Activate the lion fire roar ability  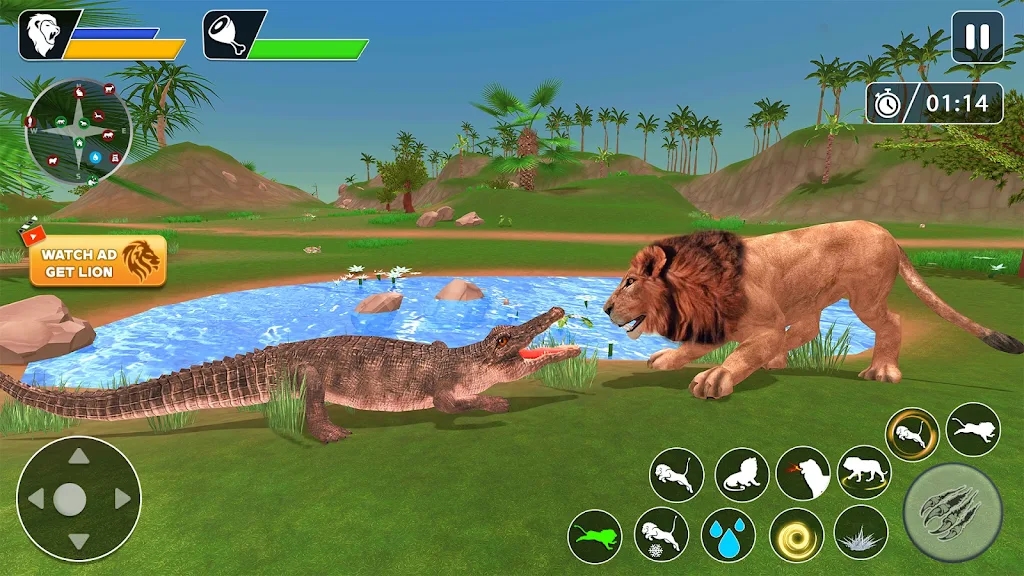(803, 473)
